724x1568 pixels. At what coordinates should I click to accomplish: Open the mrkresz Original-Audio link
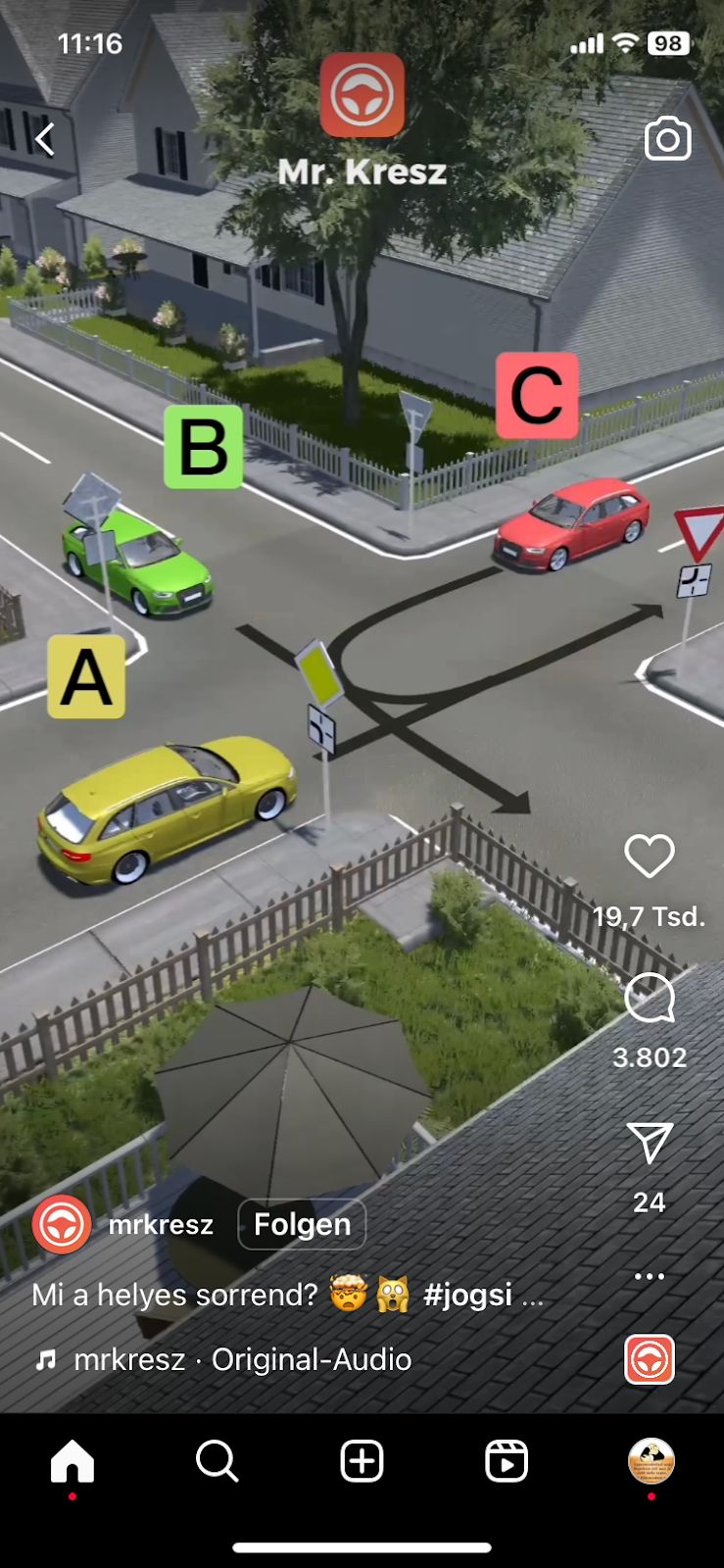point(242,1359)
